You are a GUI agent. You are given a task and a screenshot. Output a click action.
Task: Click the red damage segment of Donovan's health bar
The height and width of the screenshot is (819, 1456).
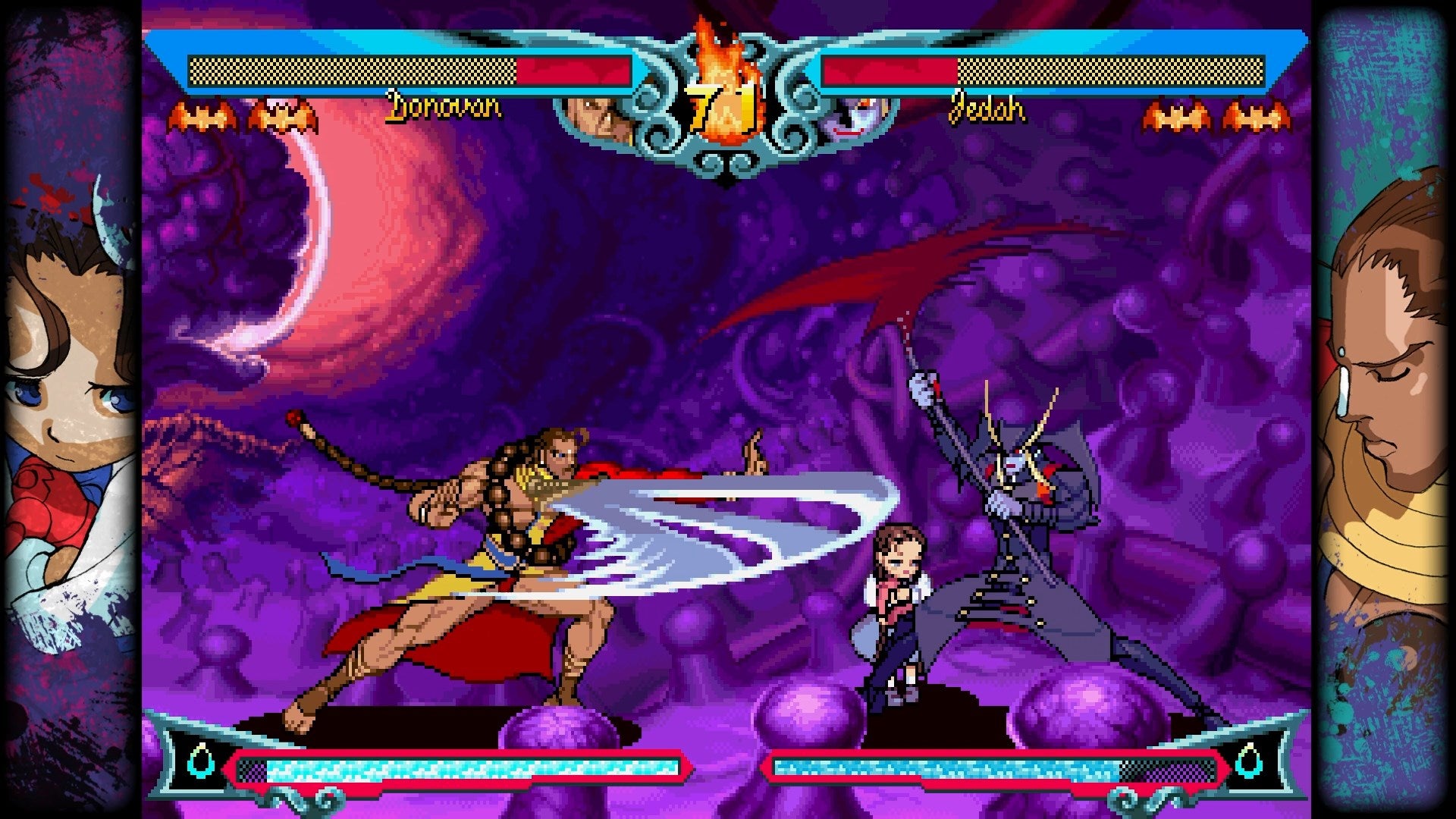point(573,68)
